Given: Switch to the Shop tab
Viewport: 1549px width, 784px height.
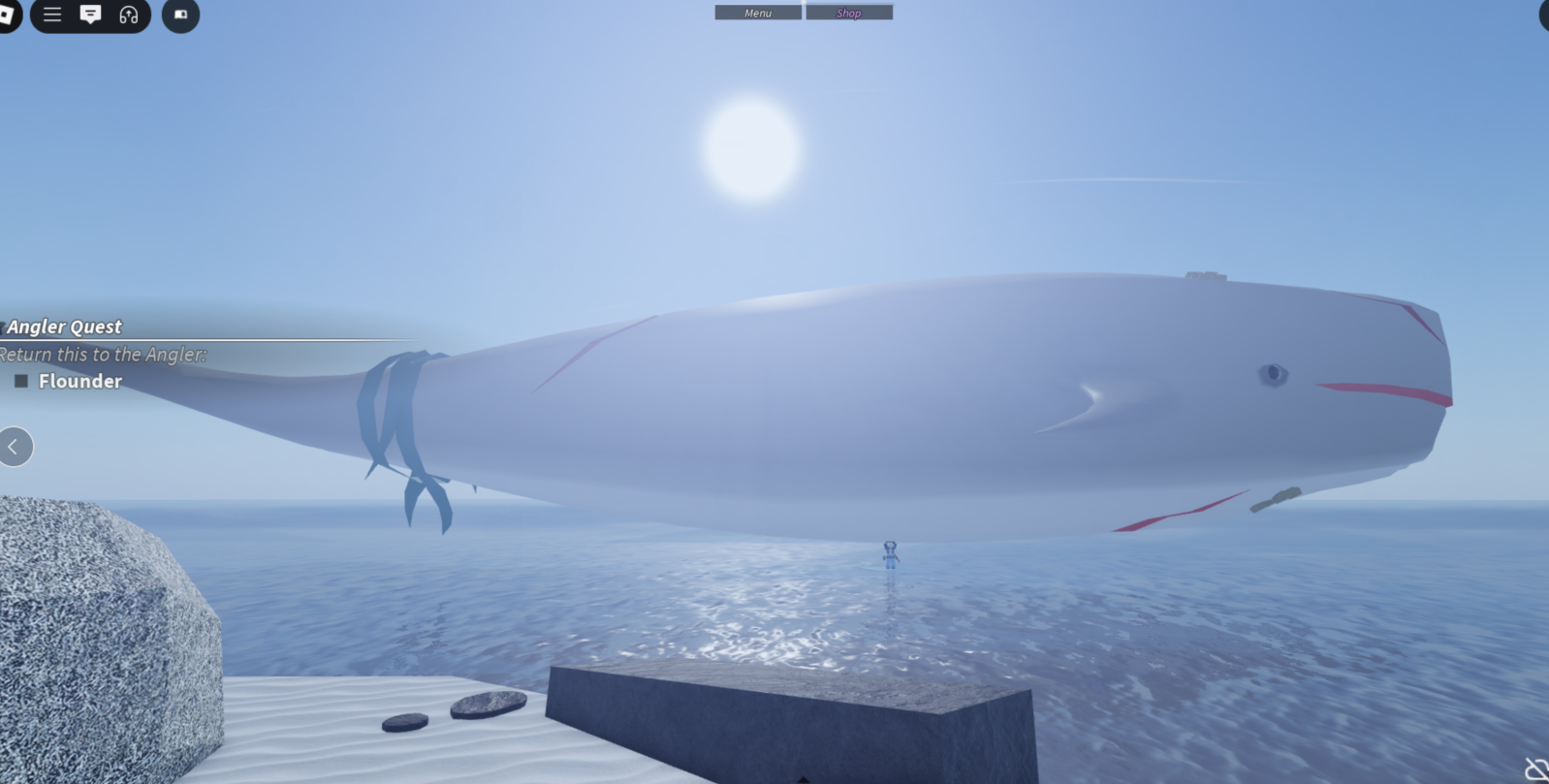Looking at the screenshot, I should (x=848, y=12).
